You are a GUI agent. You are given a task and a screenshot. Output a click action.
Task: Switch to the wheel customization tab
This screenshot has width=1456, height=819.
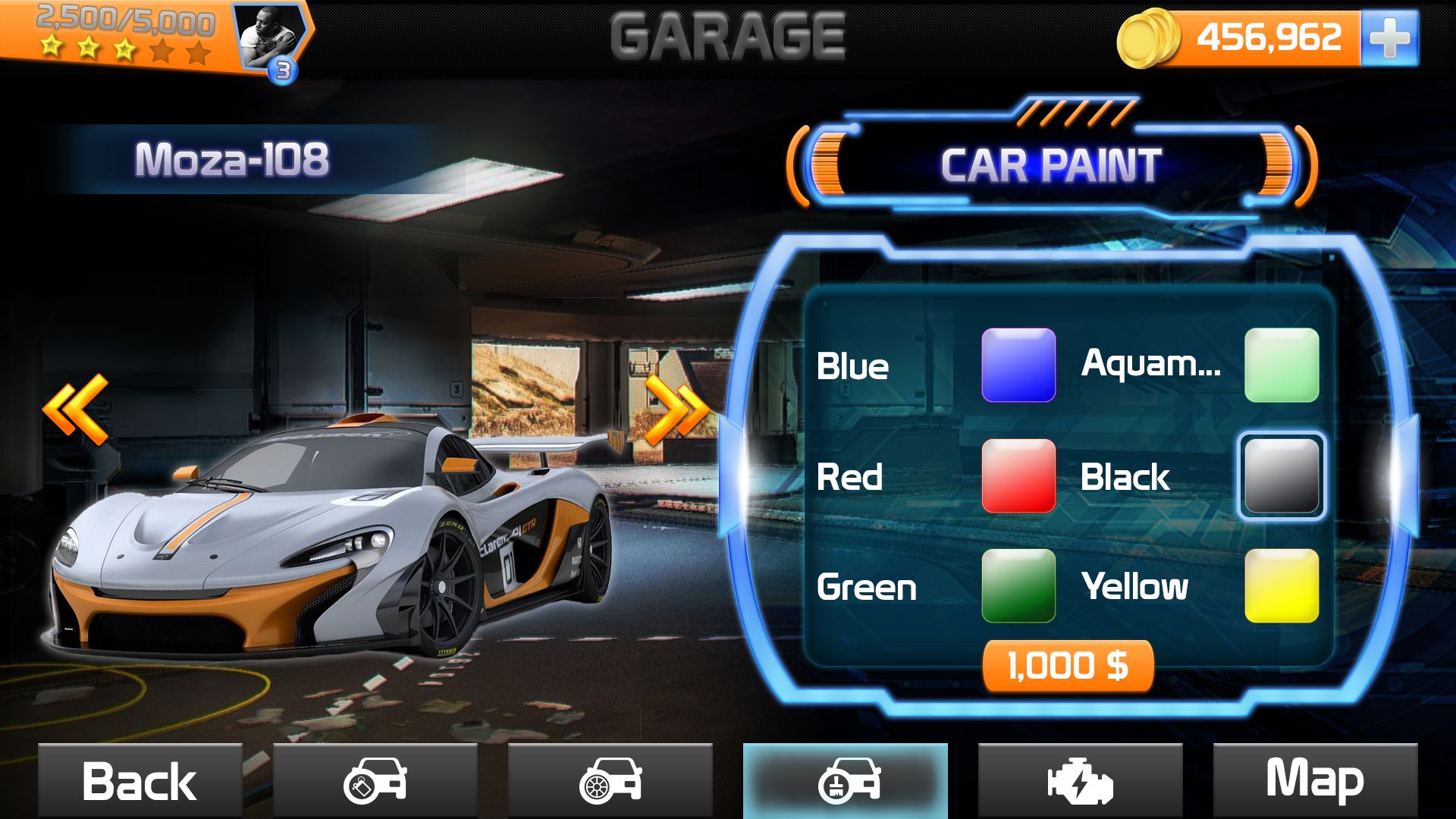pyautogui.click(x=610, y=781)
